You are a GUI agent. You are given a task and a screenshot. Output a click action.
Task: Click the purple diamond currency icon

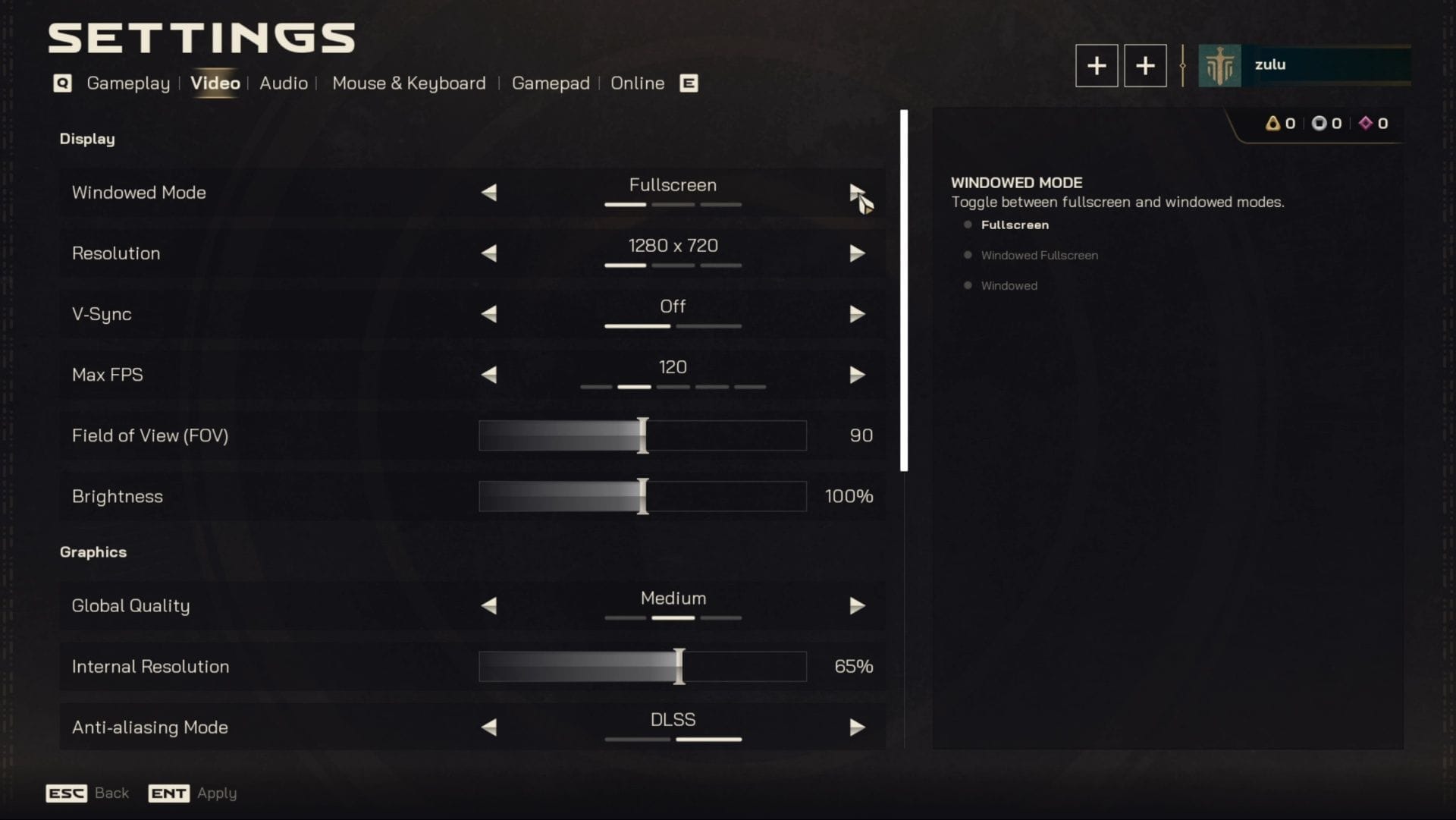(x=1367, y=124)
